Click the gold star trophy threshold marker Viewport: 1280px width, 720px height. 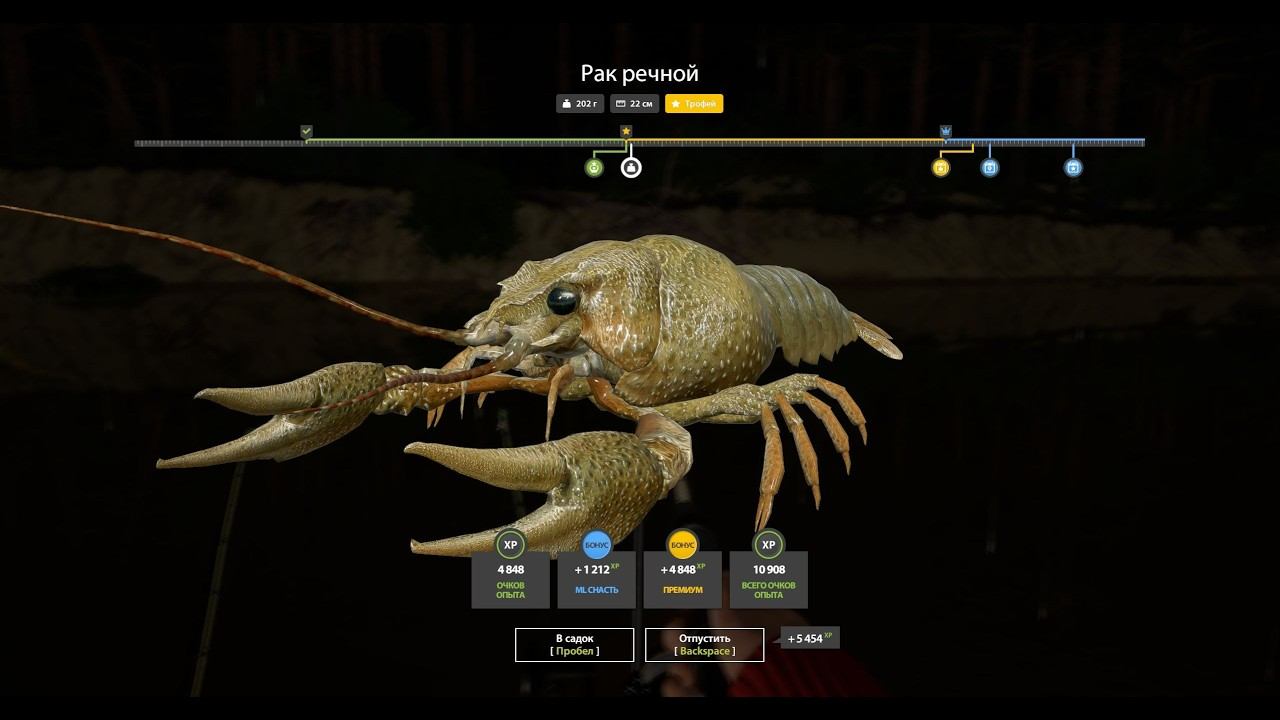[x=626, y=131]
